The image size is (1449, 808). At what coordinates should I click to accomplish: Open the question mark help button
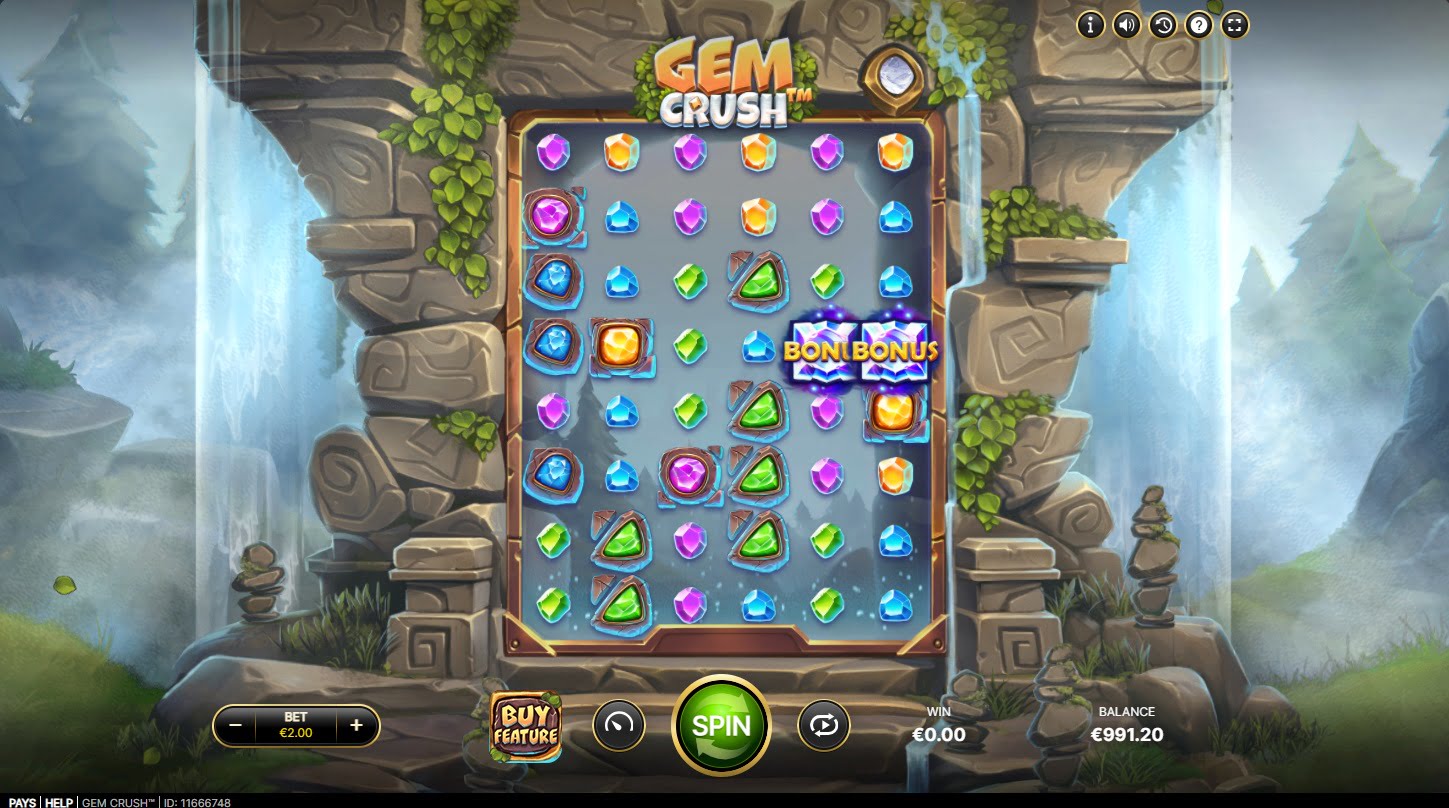[x=1198, y=25]
